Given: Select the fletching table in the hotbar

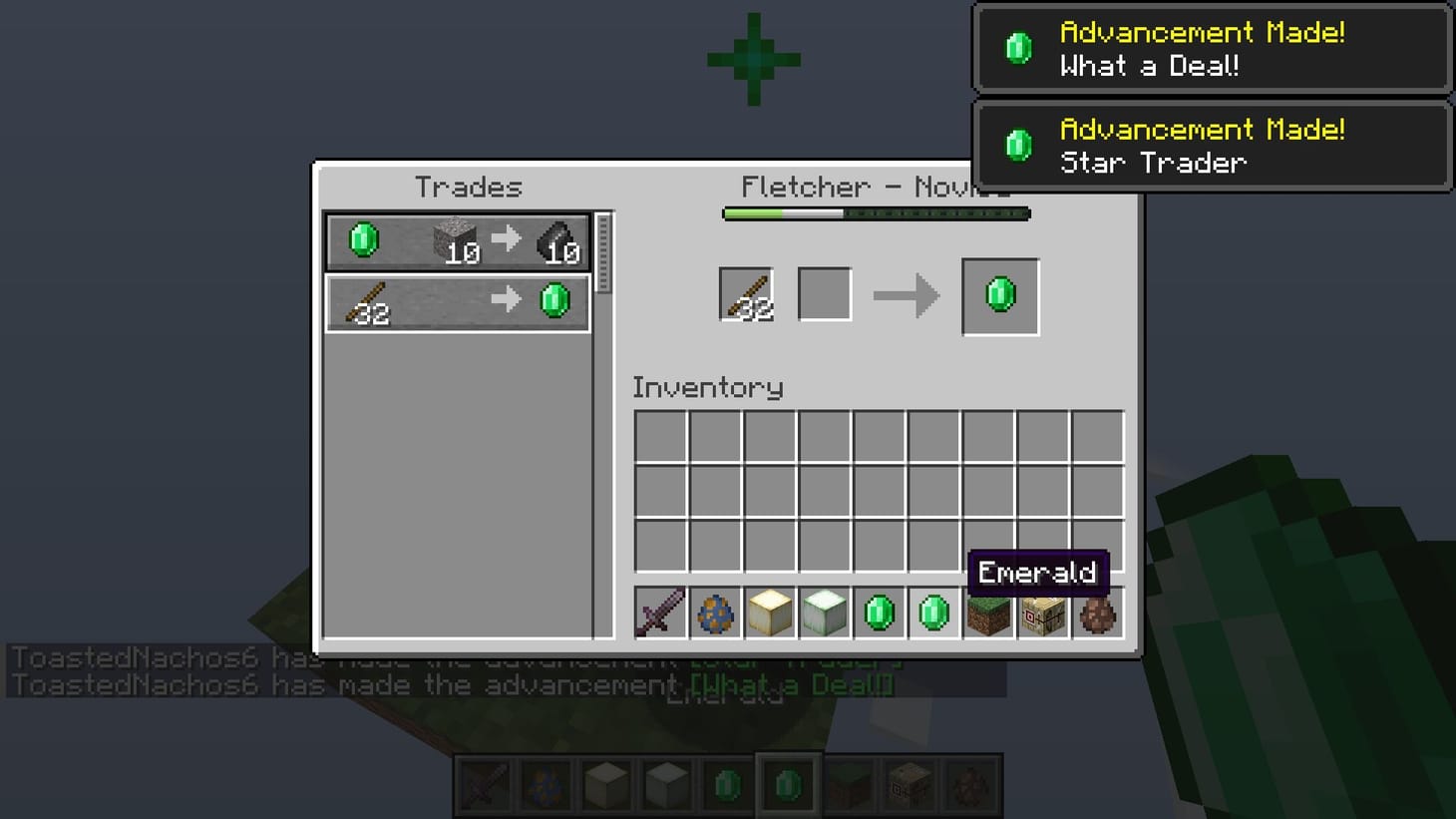Looking at the screenshot, I should click(x=1043, y=614).
